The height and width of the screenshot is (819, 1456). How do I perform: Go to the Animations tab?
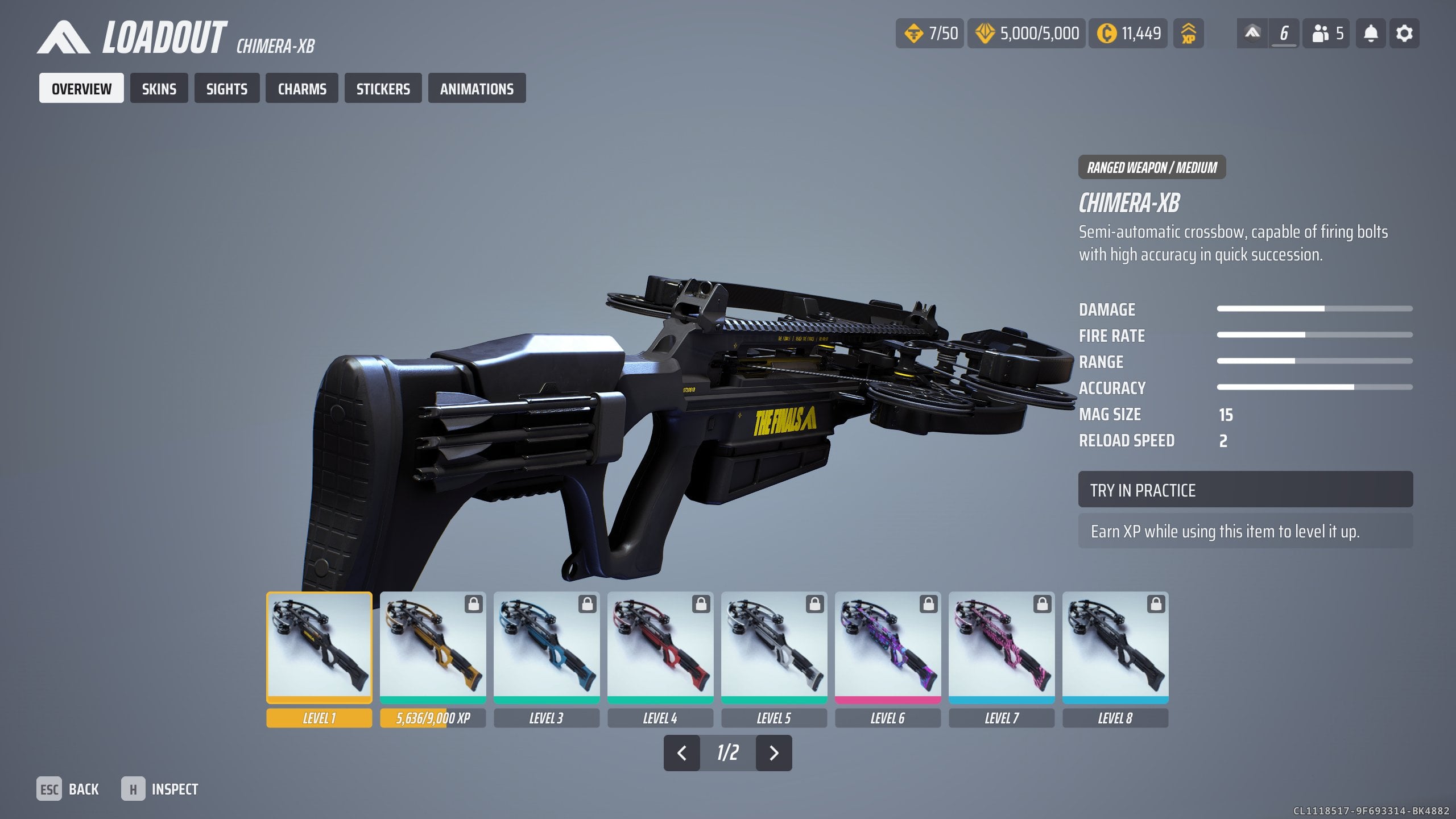coord(477,89)
